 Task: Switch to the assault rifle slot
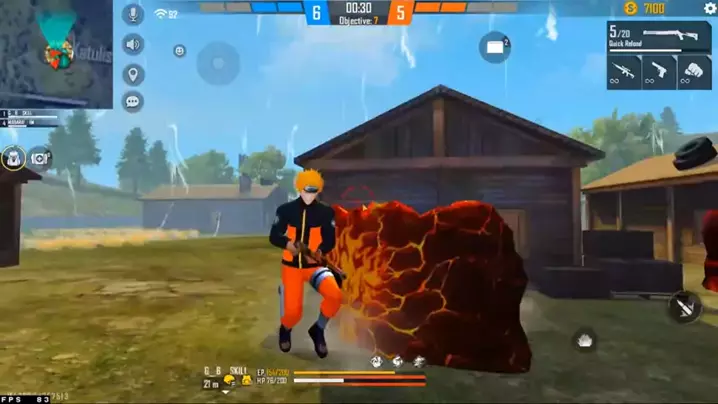tap(624, 73)
